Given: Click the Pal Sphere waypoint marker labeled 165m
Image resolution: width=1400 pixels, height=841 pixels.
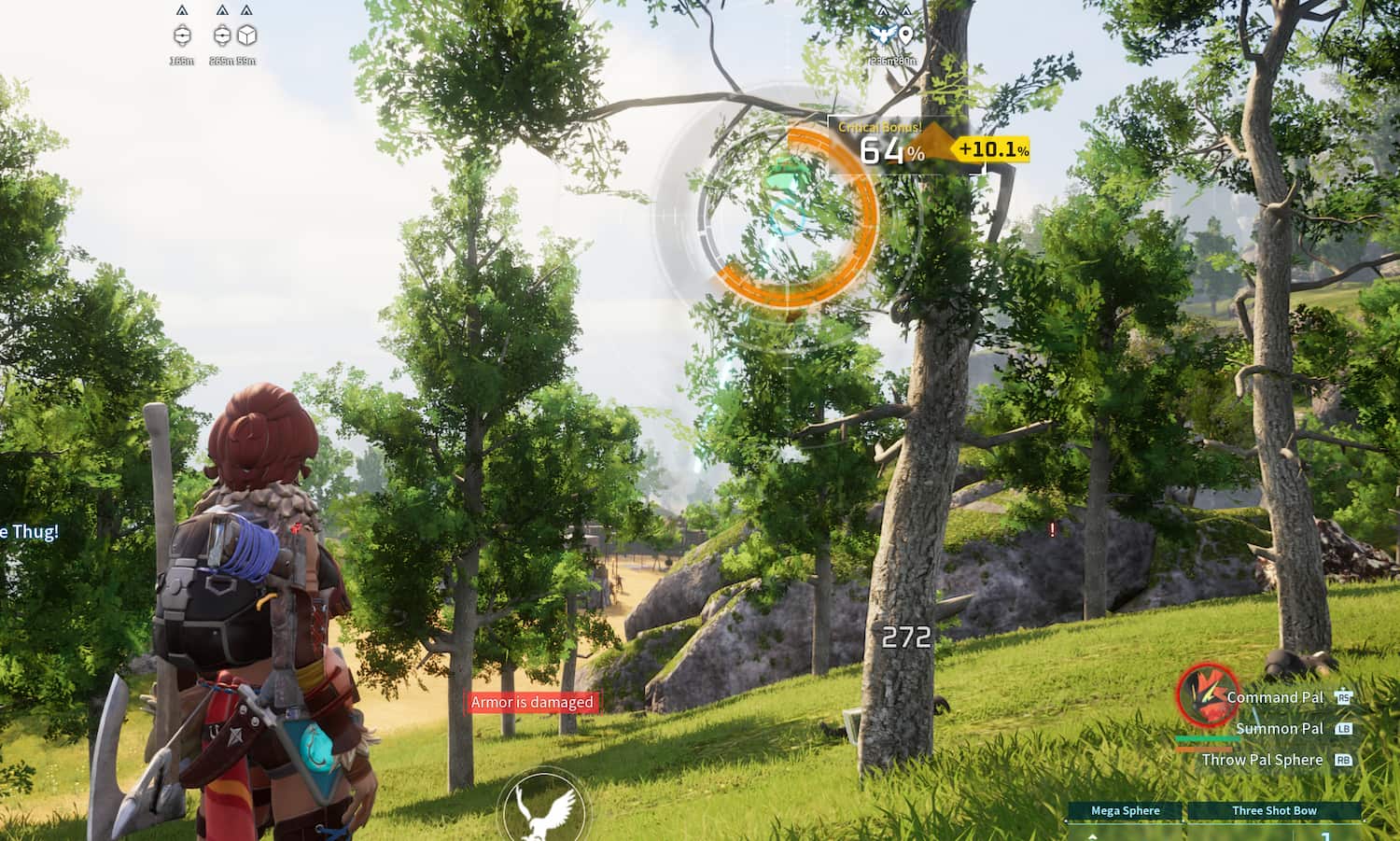Looking at the screenshot, I should 182,35.
